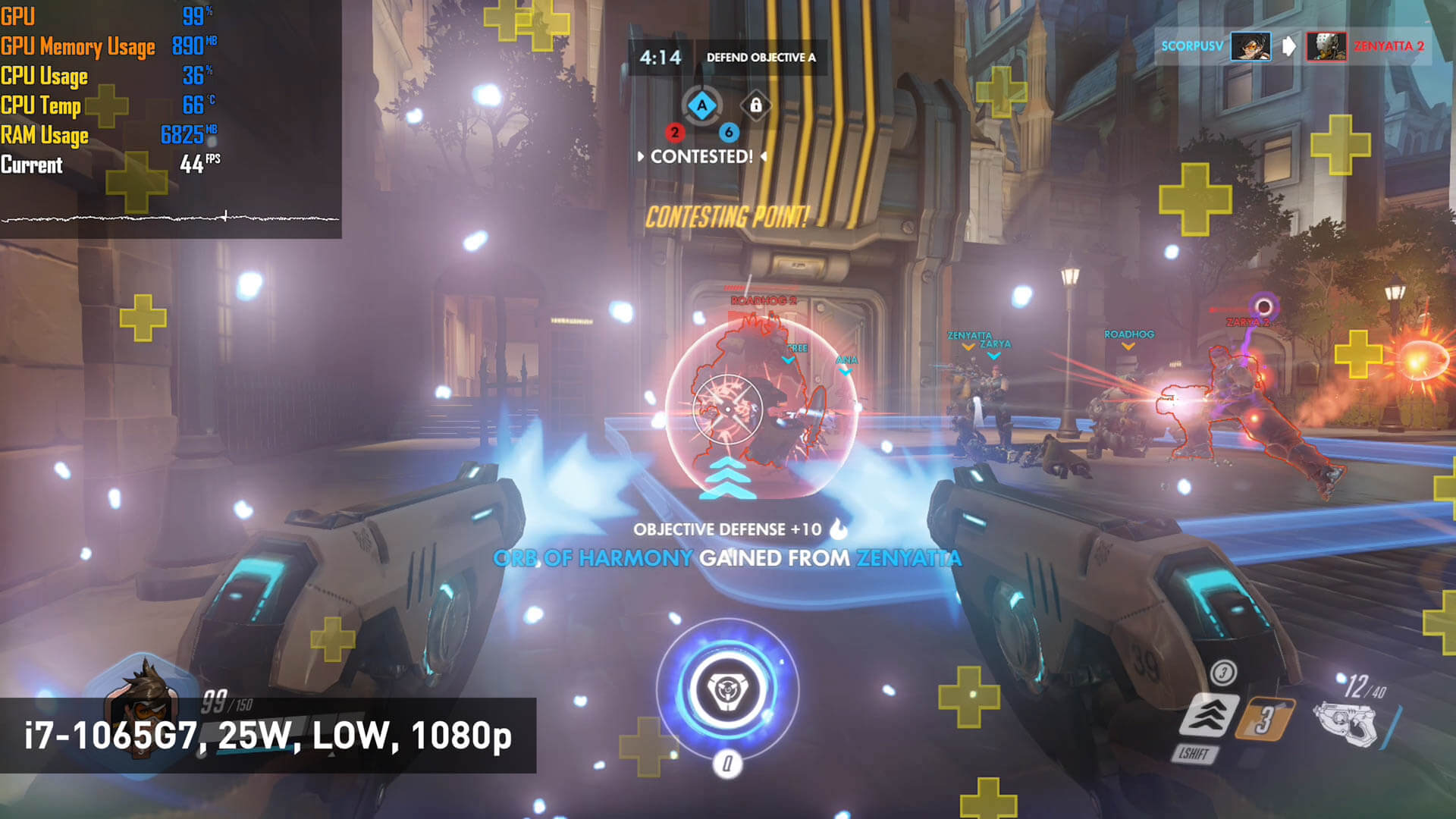Select Zenyatta's portrait in the kill feed
1456x819 pixels.
tap(1326, 46)
